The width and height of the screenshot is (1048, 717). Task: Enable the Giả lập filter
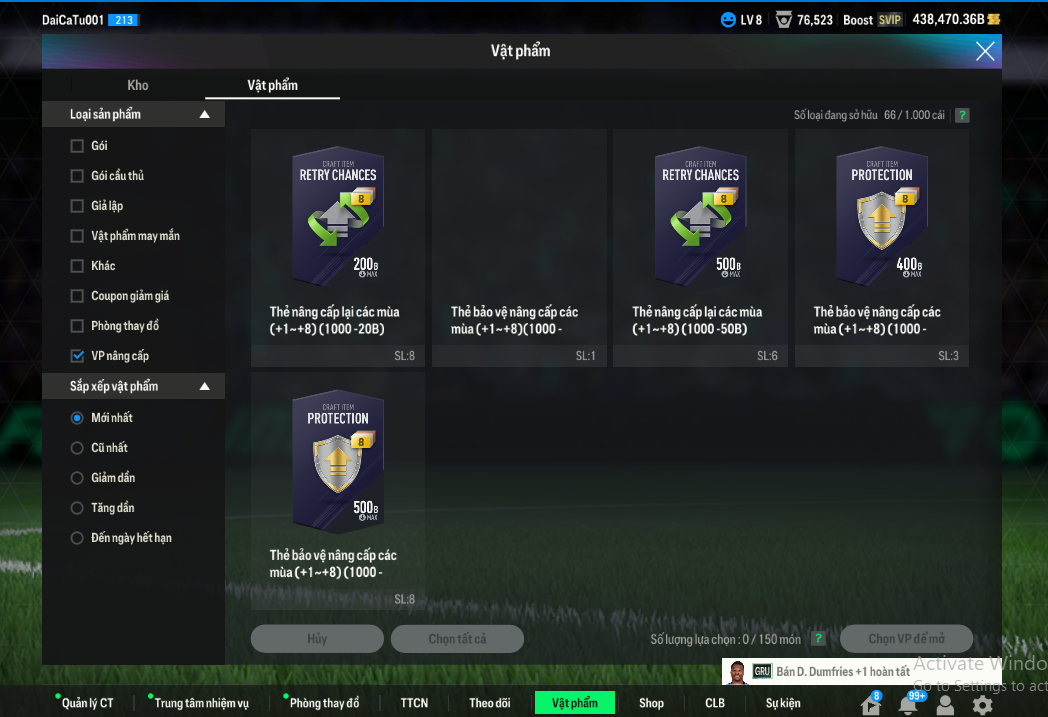tap(78, 206)
